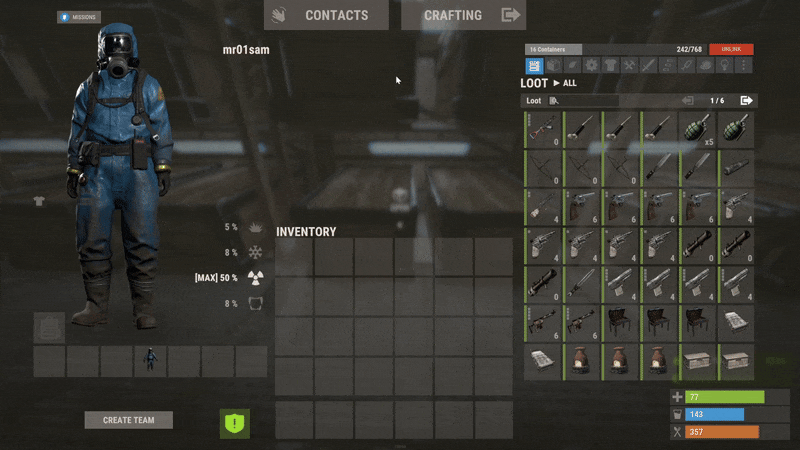This screenshot has height=450, width=800.
Task: Select the lightbulb electrical category tab
Action: [724, 66]
